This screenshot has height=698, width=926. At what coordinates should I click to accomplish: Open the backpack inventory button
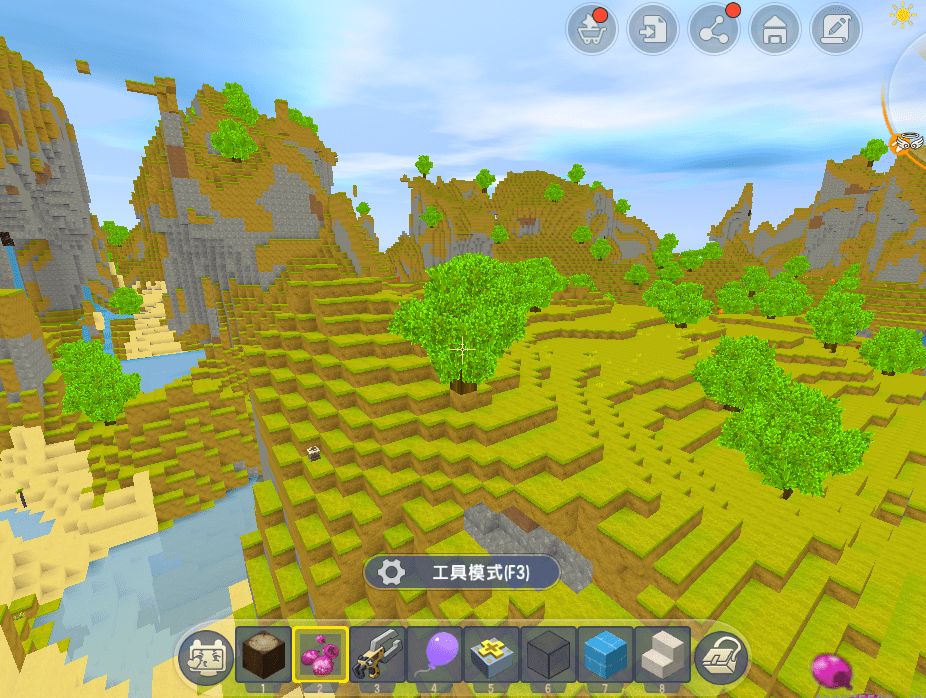pyautogui.click(x=721, y=656)
